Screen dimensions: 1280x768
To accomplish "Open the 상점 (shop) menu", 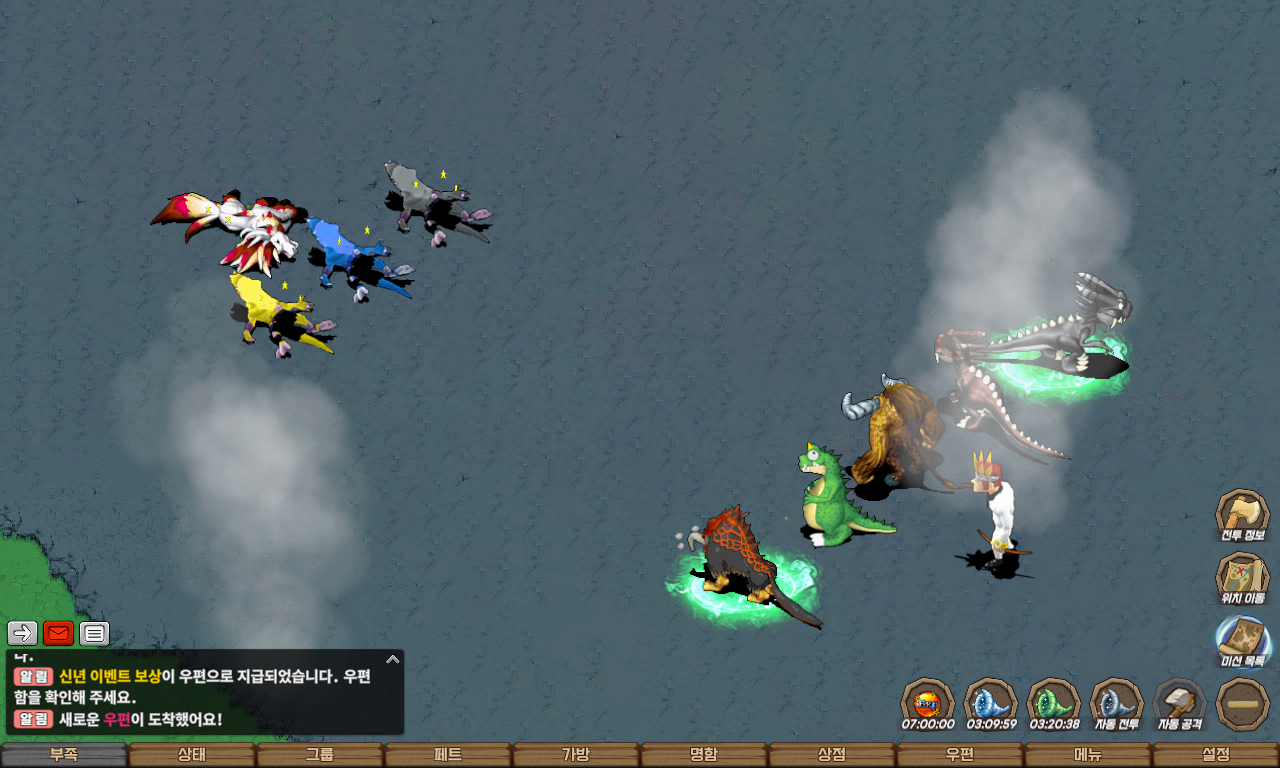I will pyautogui.click(x=832, y=755).
